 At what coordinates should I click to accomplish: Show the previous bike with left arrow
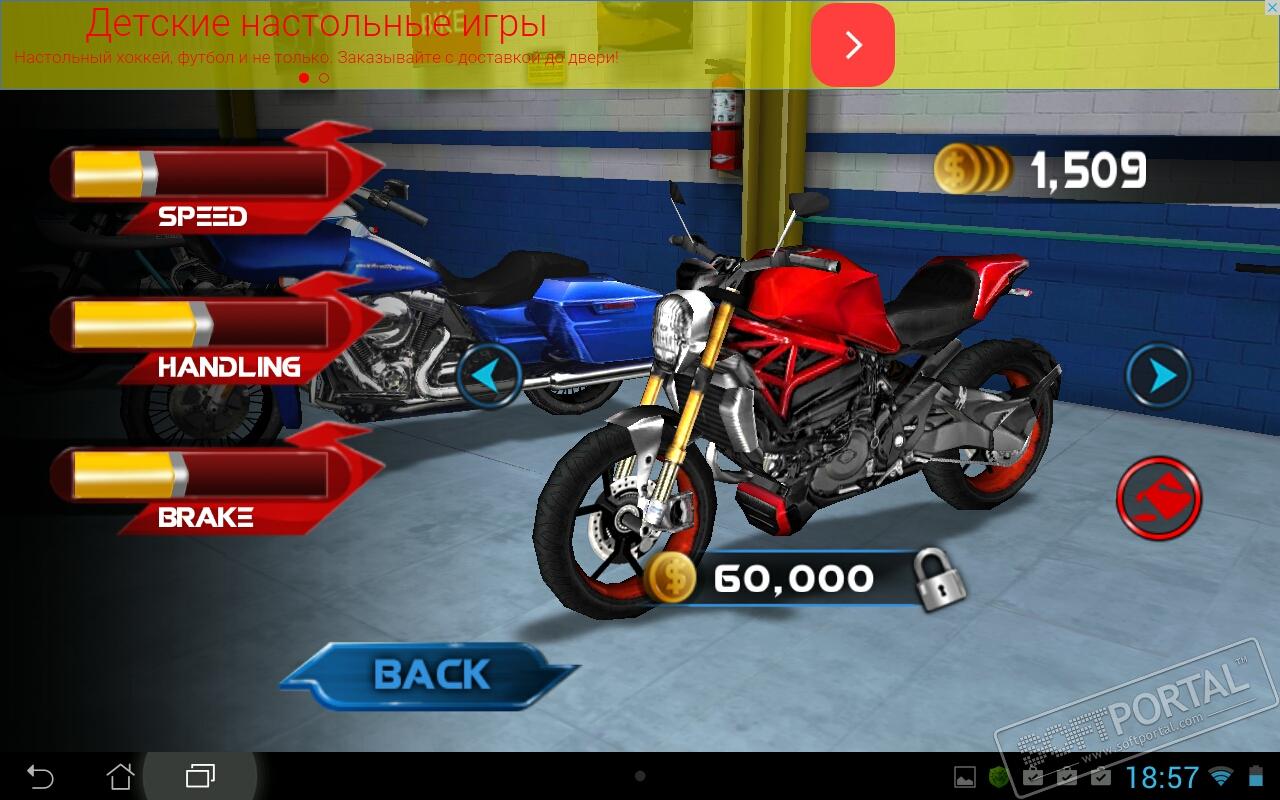coord(489,376)
